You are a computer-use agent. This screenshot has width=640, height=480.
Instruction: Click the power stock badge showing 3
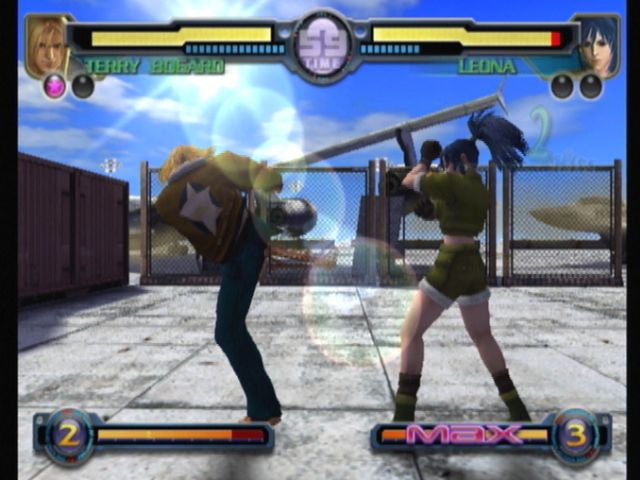(575, 435)
